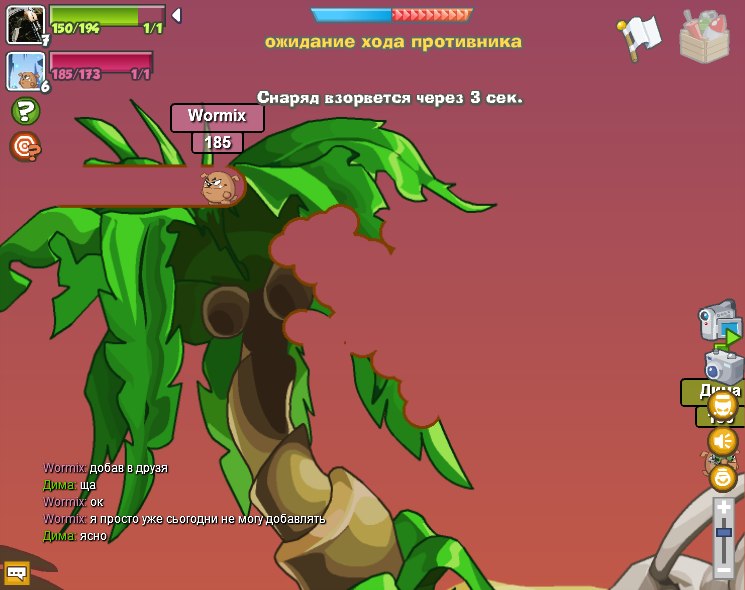Zoom out with the minus button
Viewport: 745px width, 590px height.
pos(723,570)
